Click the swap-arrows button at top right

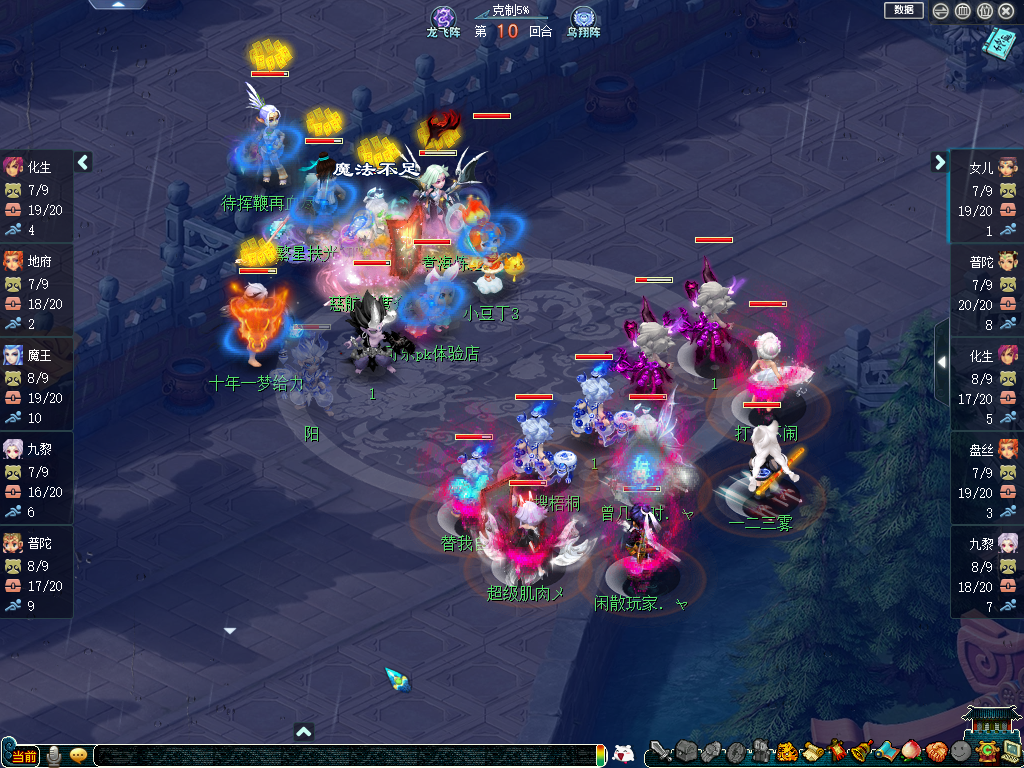pos(941,11)
